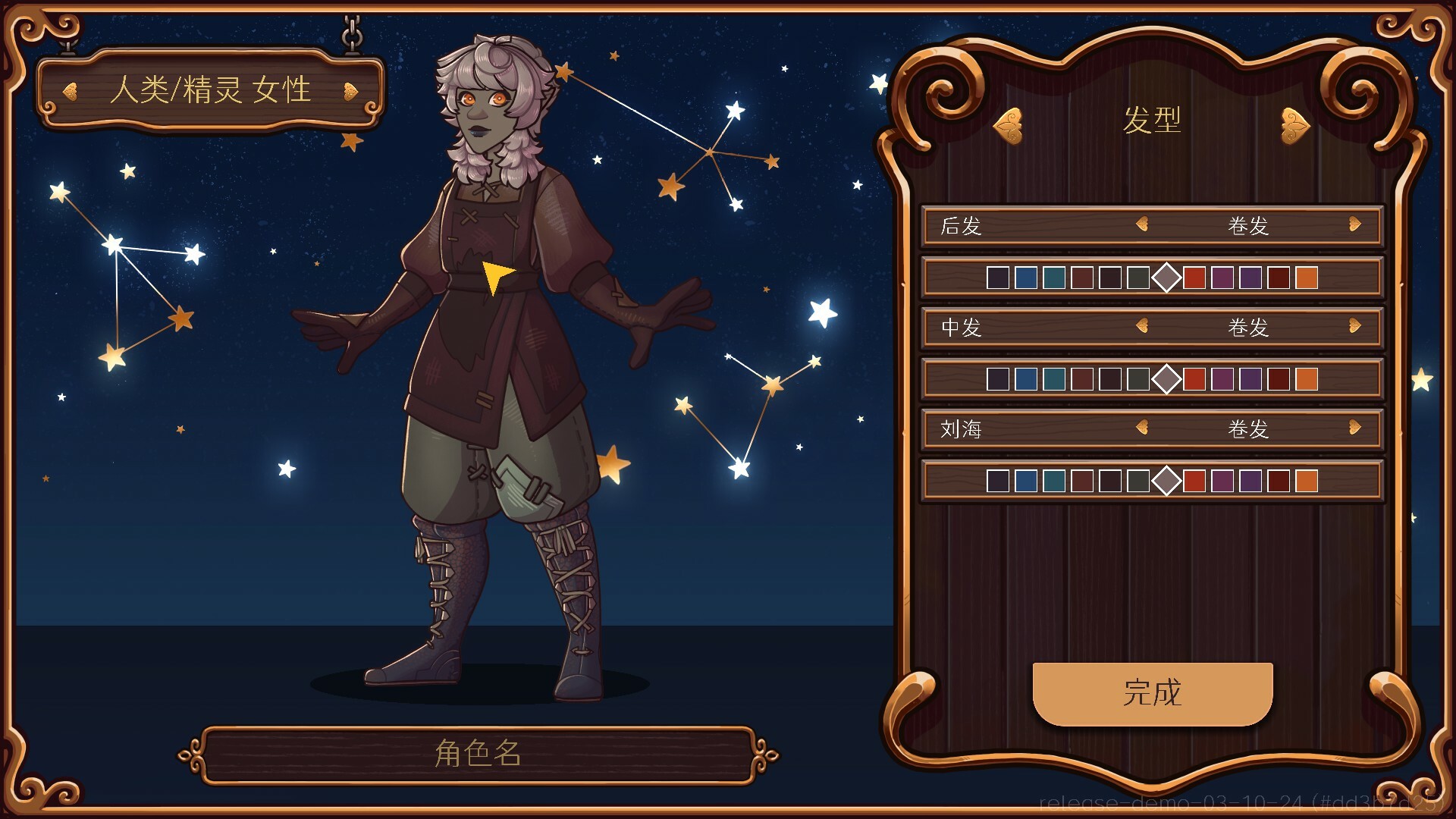Viewport: 1456px width, 819px height.
Task: Pick the dark red swatch in the 后发 palette
Action: point(1277,277)
